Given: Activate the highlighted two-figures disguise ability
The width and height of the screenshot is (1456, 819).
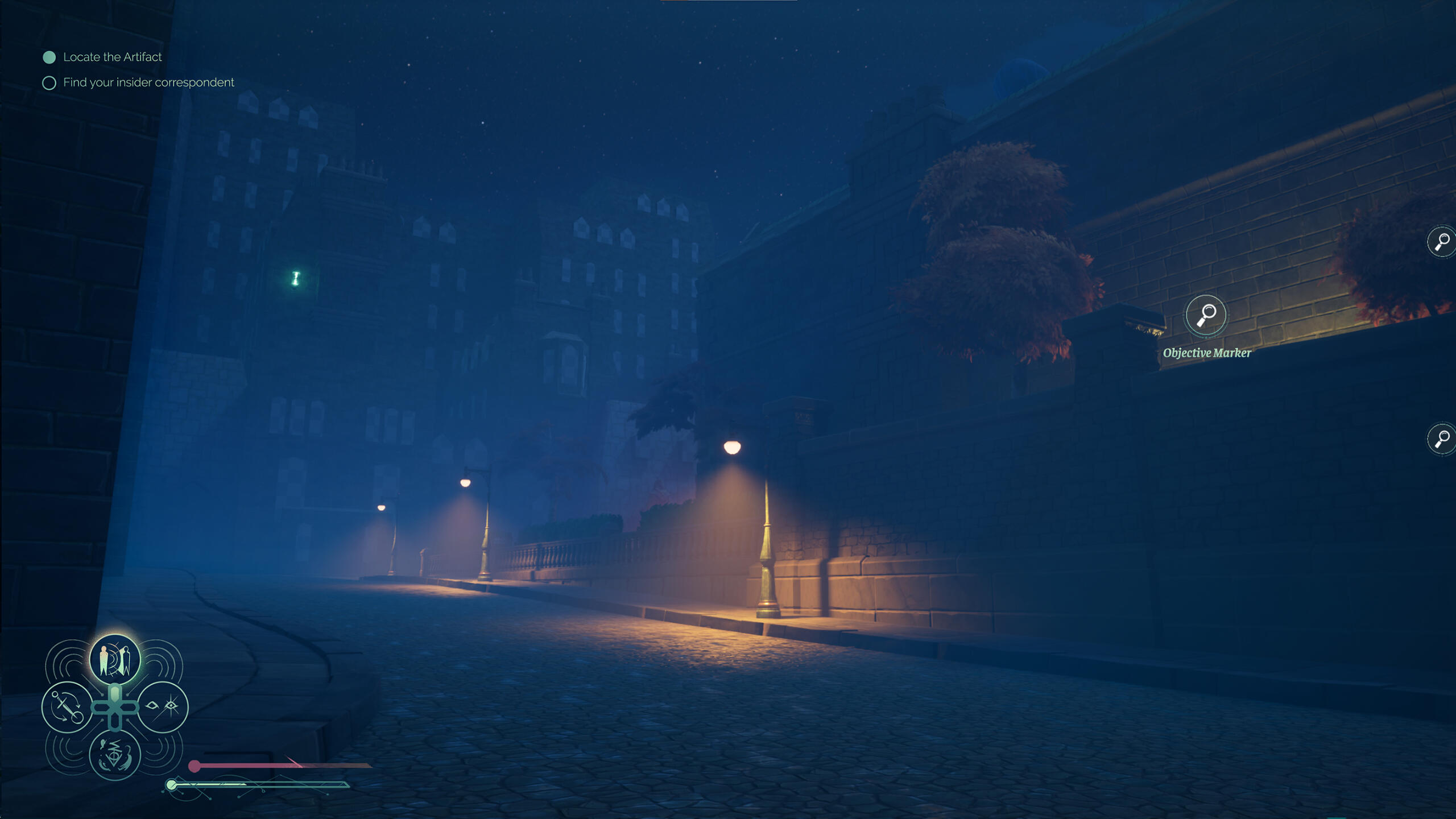Looking at the screenshot, I should [115, 660].
